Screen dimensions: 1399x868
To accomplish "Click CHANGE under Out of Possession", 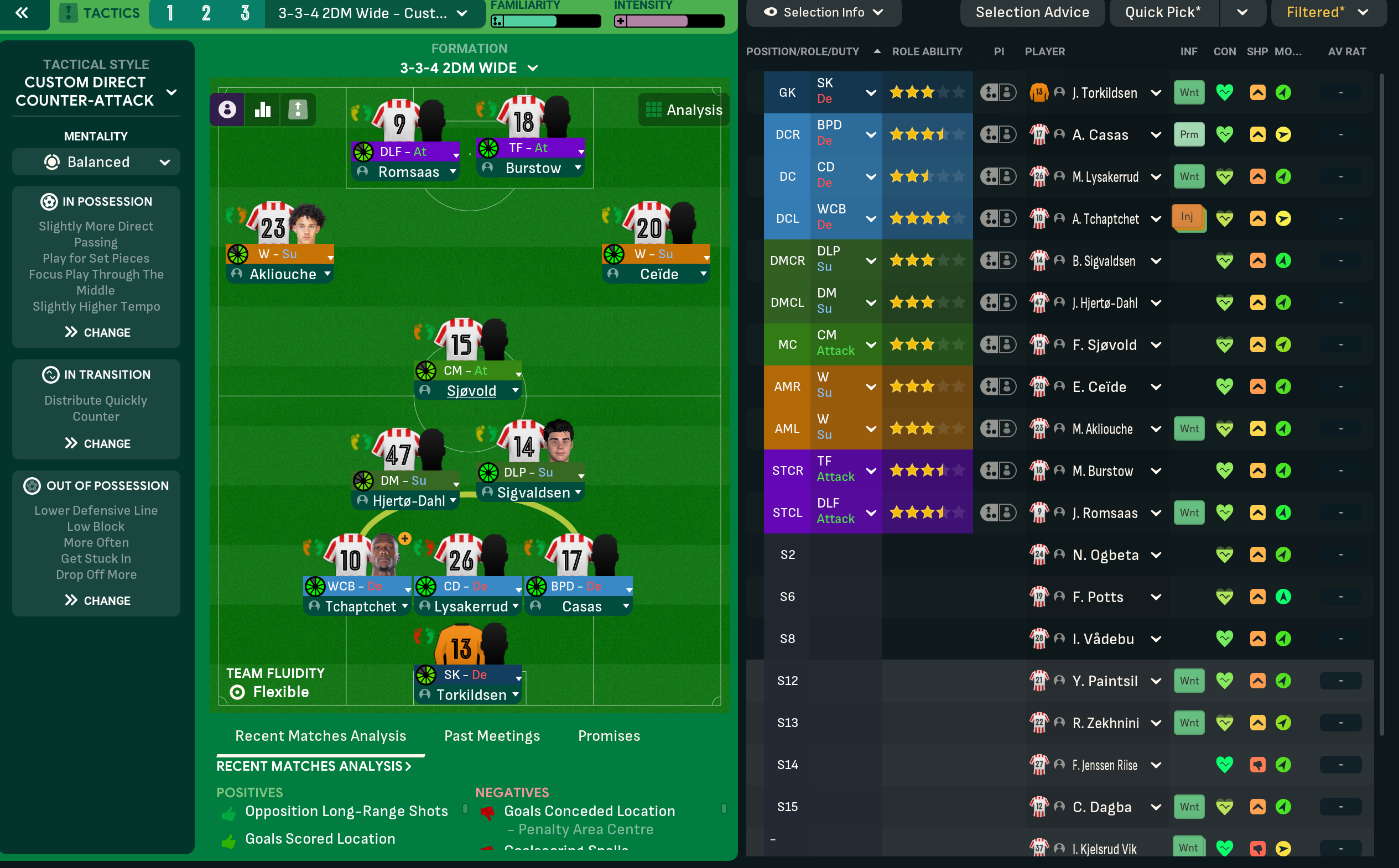I will point(96,600).
